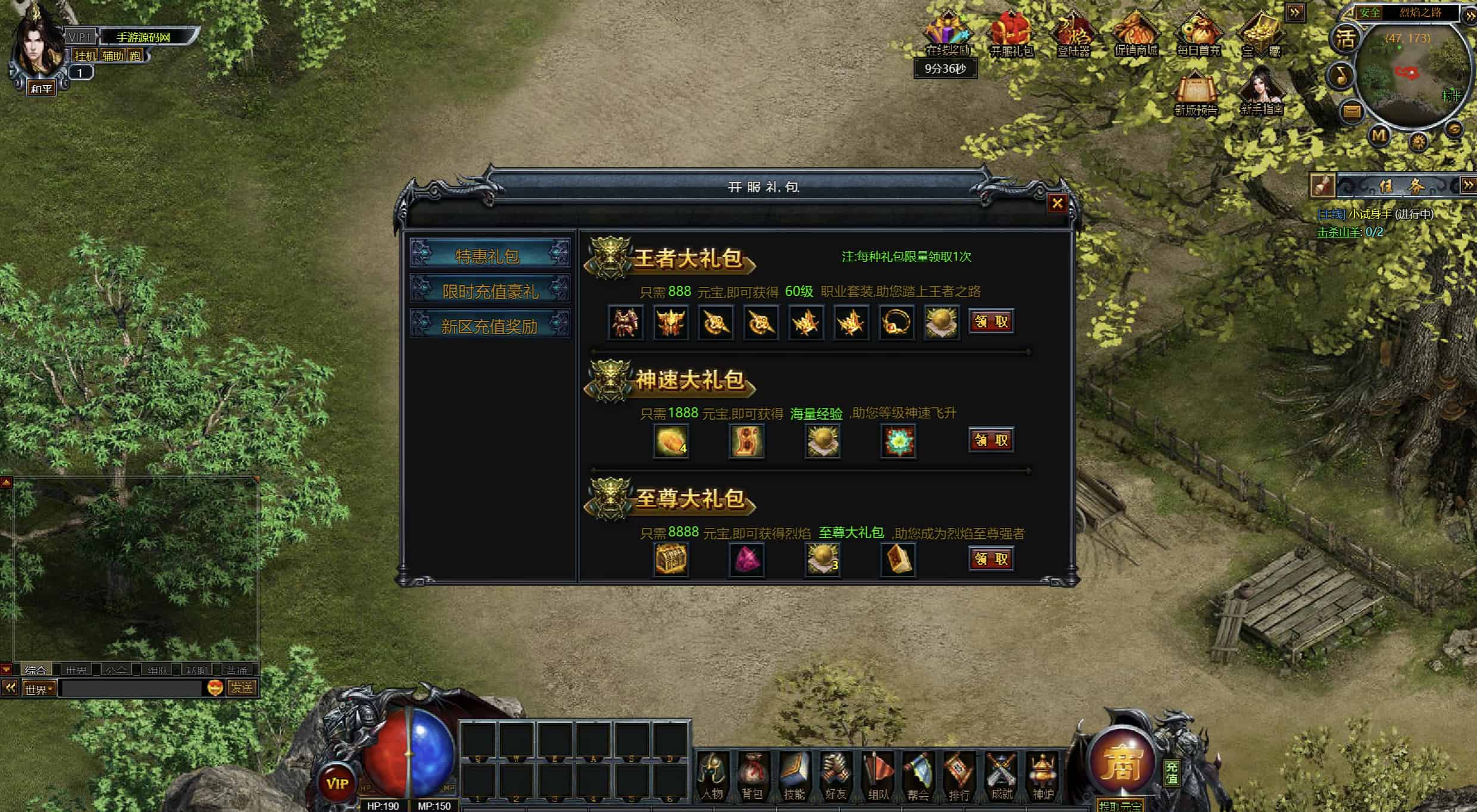
Task: Open the 在线奖励 online reward icon
Action: [x=947, y=36]
